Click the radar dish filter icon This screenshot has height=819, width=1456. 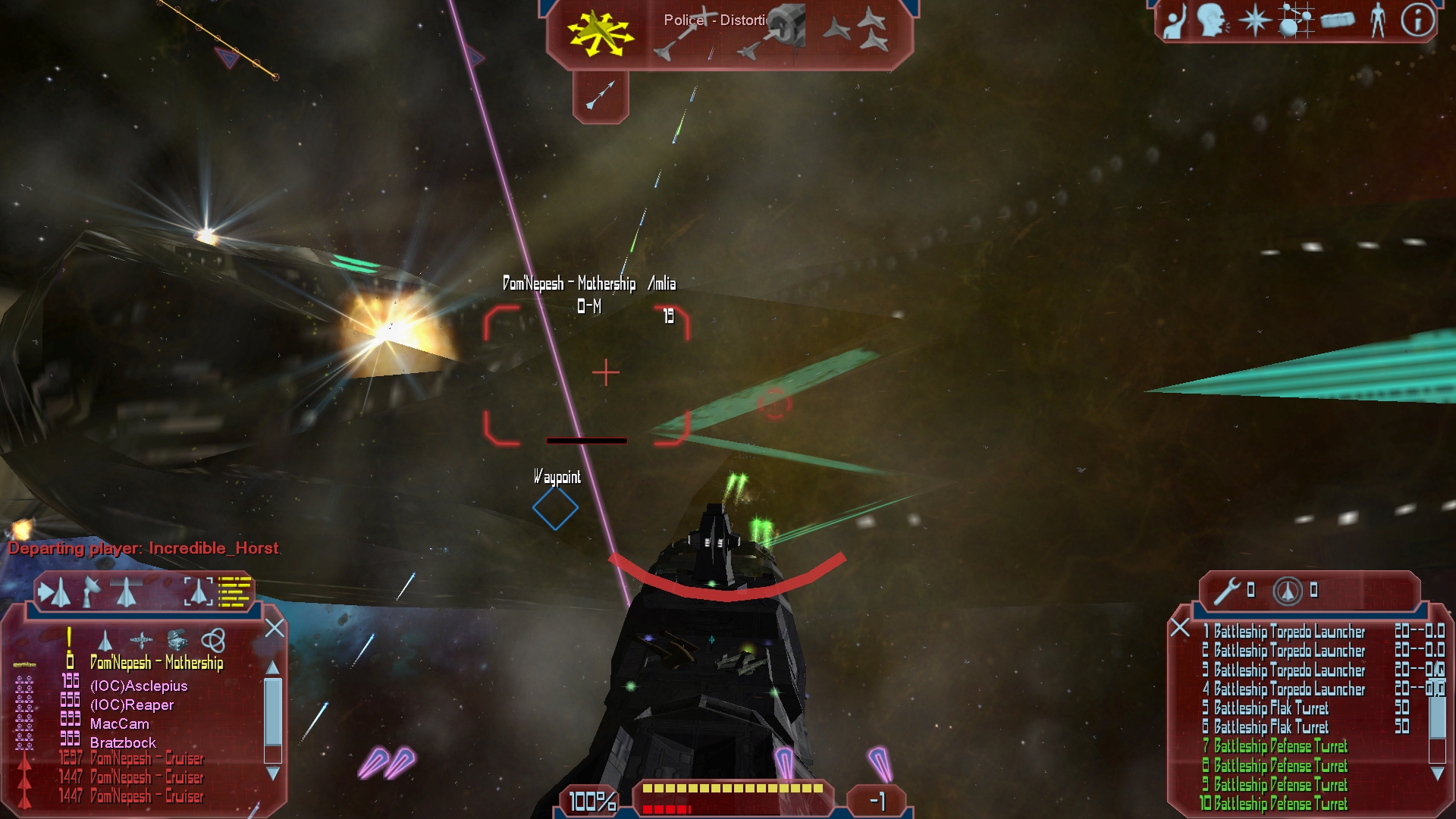pos(91,591)
